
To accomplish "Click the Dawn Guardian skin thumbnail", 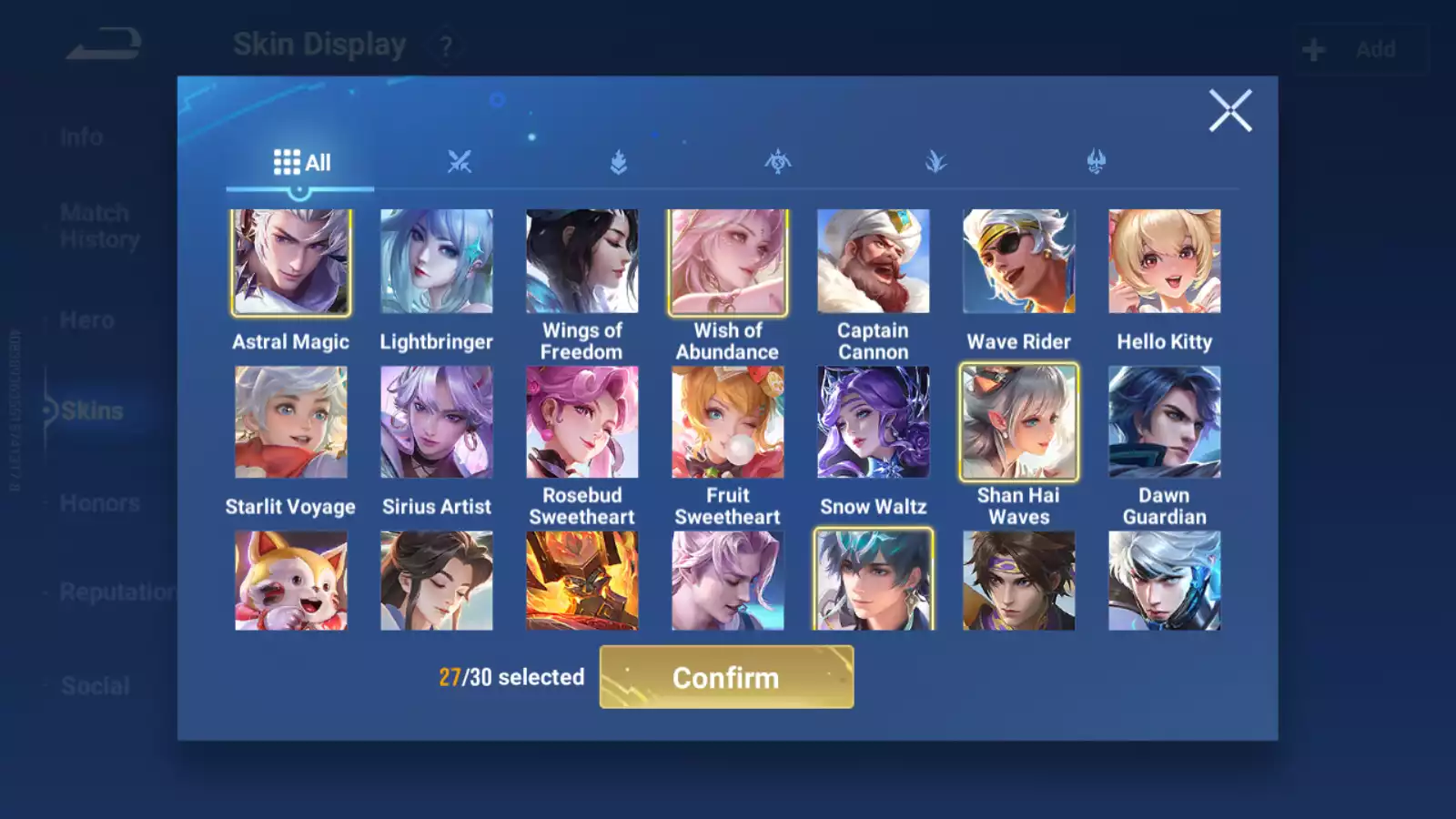I will (x=1164, y=421).
